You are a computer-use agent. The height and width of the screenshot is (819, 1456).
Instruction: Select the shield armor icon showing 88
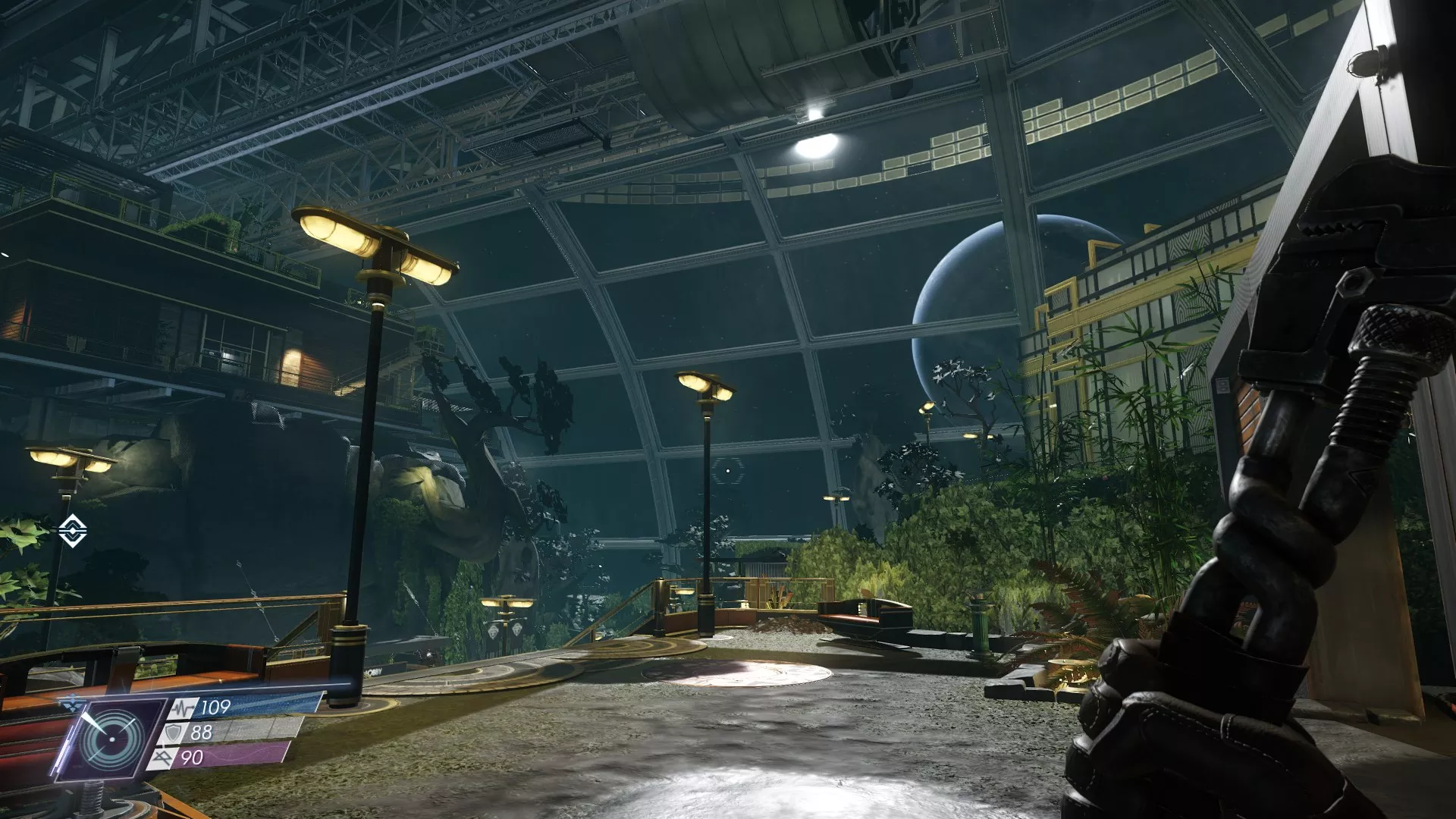click(174, 733)
